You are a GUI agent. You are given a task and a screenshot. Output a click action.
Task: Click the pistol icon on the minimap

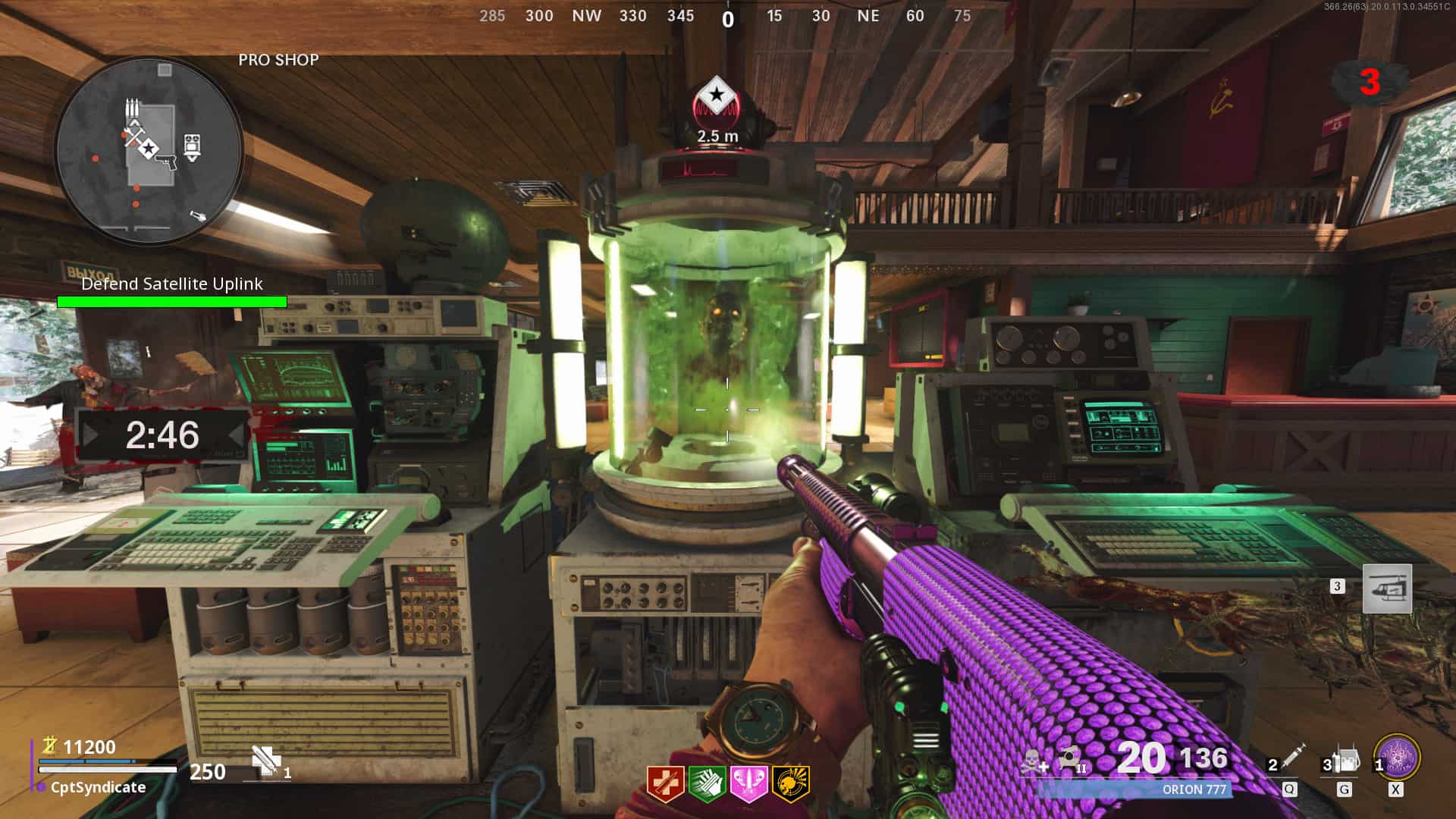pos(168,160)
